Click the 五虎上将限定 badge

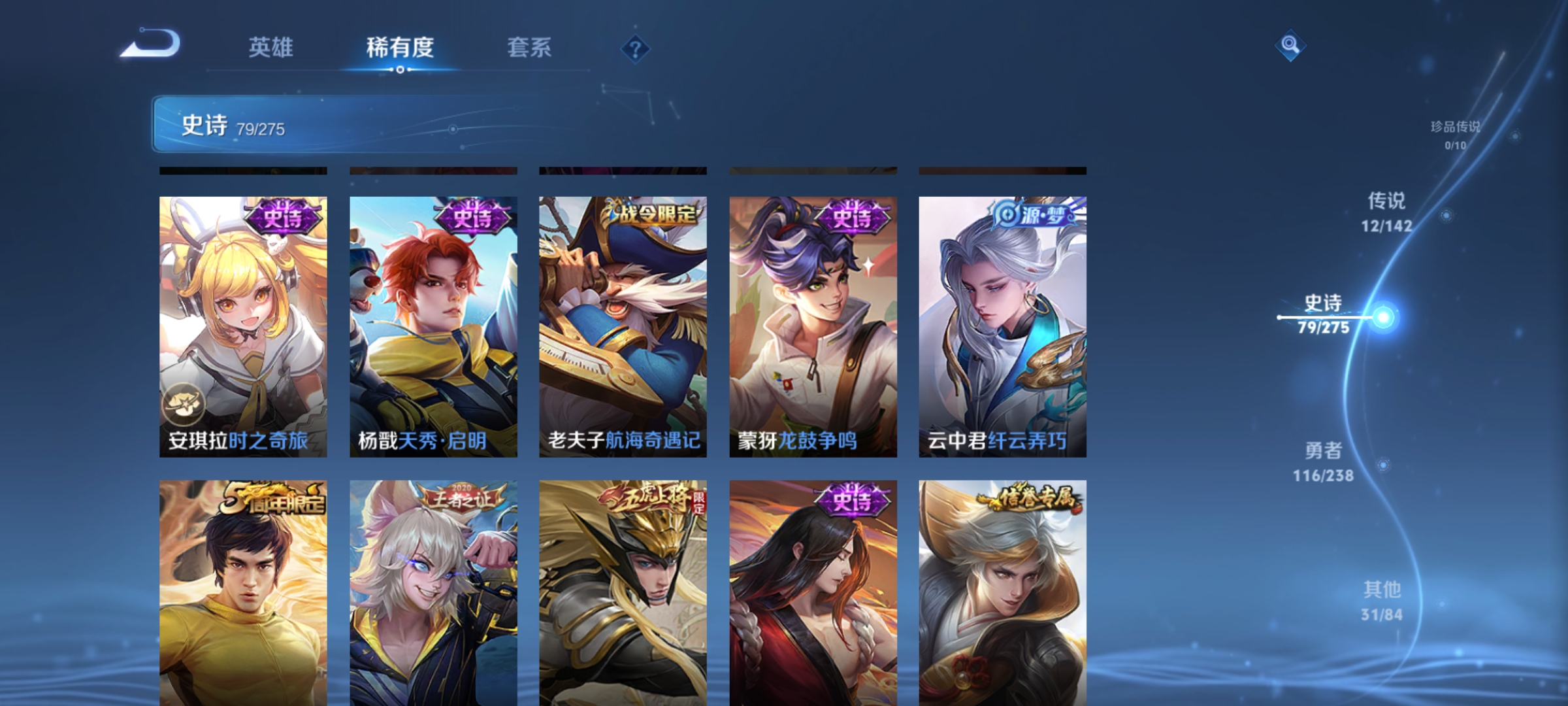[649, 497]
